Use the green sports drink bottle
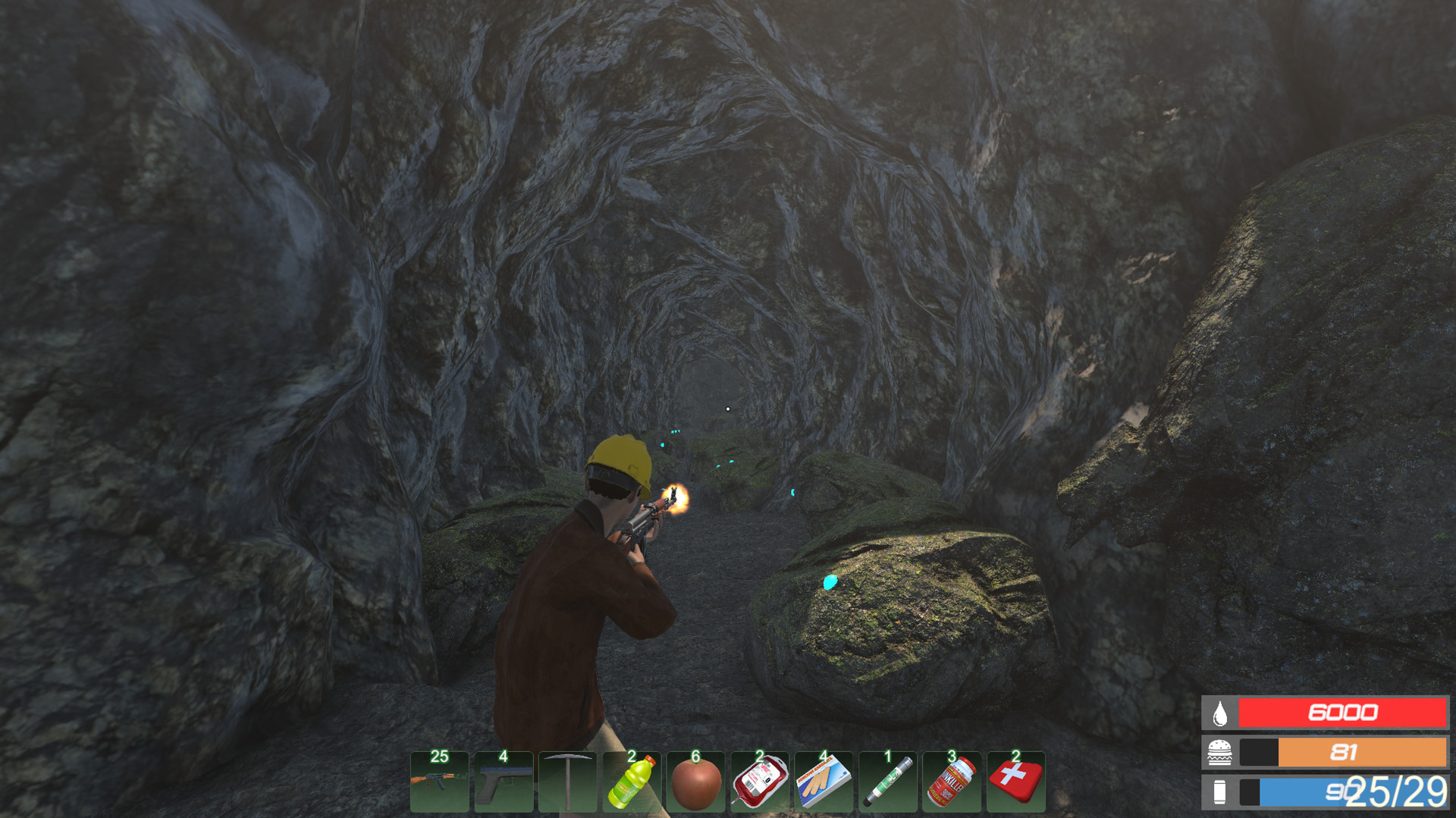 tap(632, 782)
